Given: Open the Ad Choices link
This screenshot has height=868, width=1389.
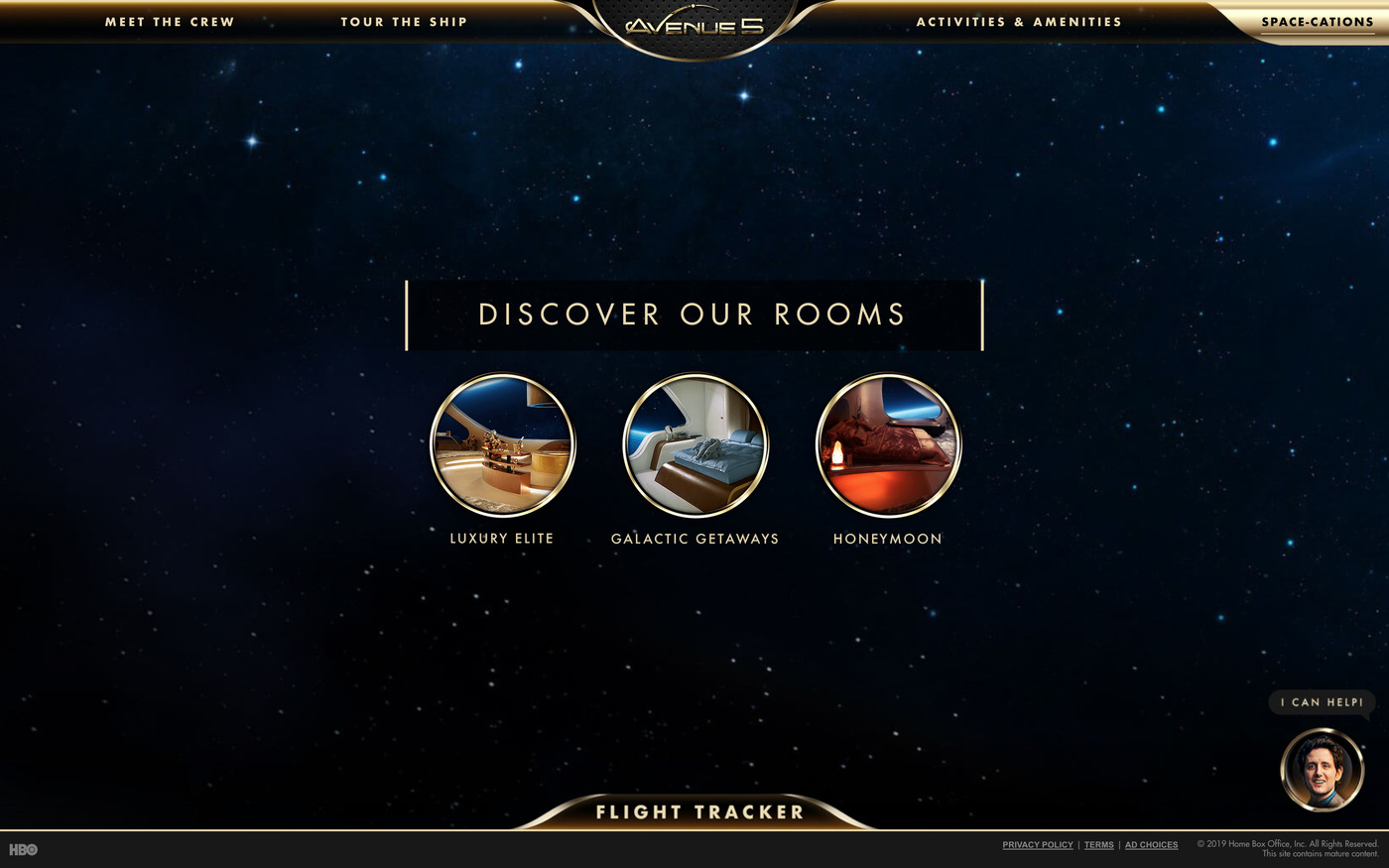Looking at the screenshot, I should 1151,845.
